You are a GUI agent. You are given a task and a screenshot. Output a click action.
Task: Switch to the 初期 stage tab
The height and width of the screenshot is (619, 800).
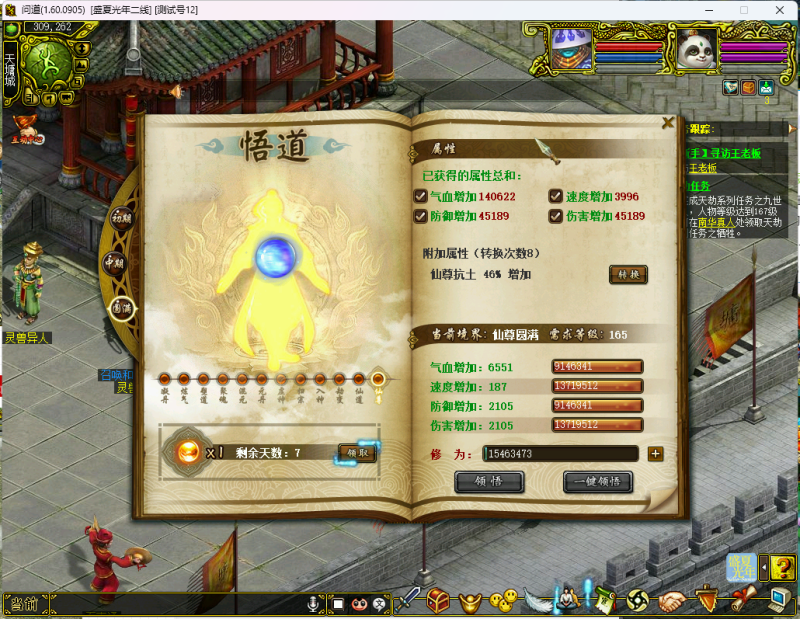click(121, 218)
